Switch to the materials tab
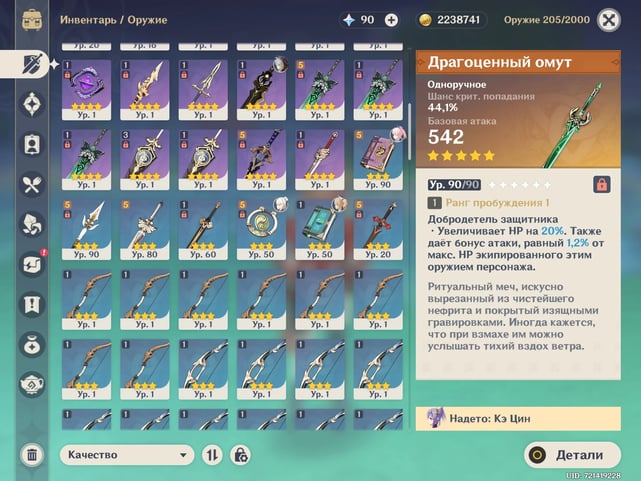Viewport: 641px width, 481px height. tap(31, 224)
